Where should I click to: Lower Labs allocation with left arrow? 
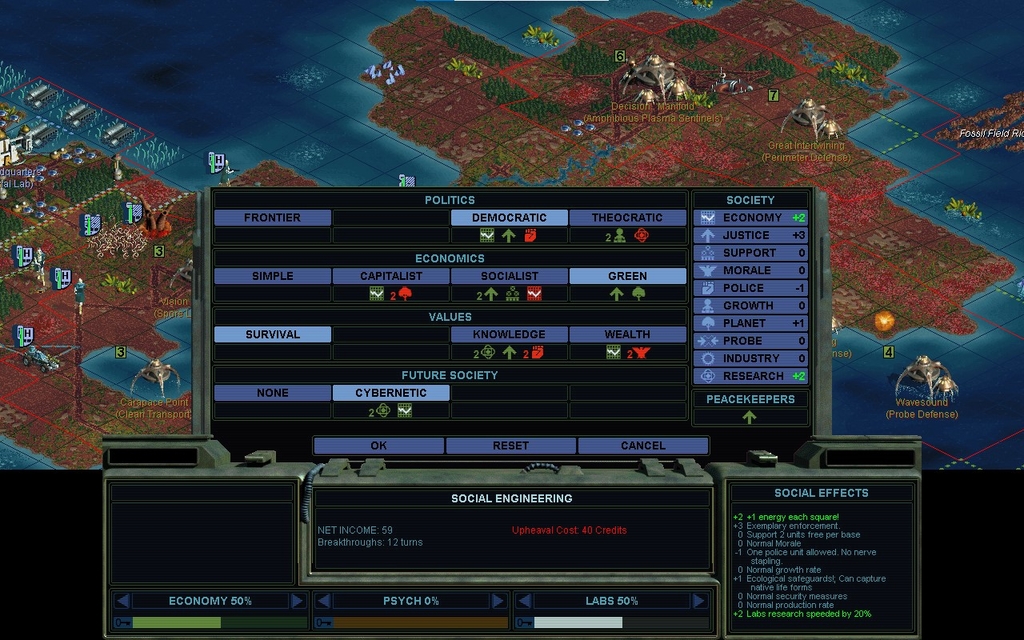[524, 601]
